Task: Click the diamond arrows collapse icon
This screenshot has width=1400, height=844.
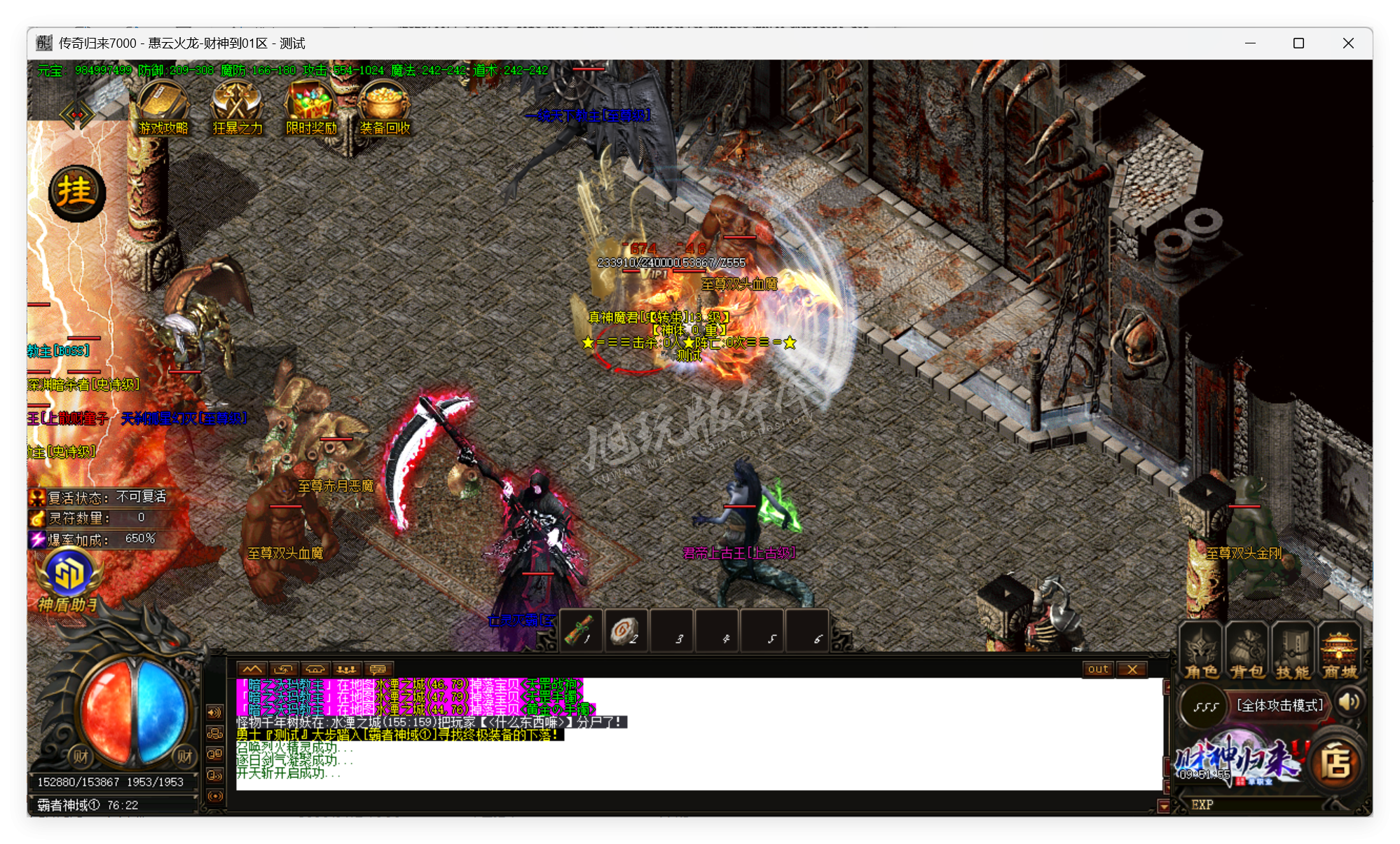Action: pyautogui.click(x=76, y=115)
